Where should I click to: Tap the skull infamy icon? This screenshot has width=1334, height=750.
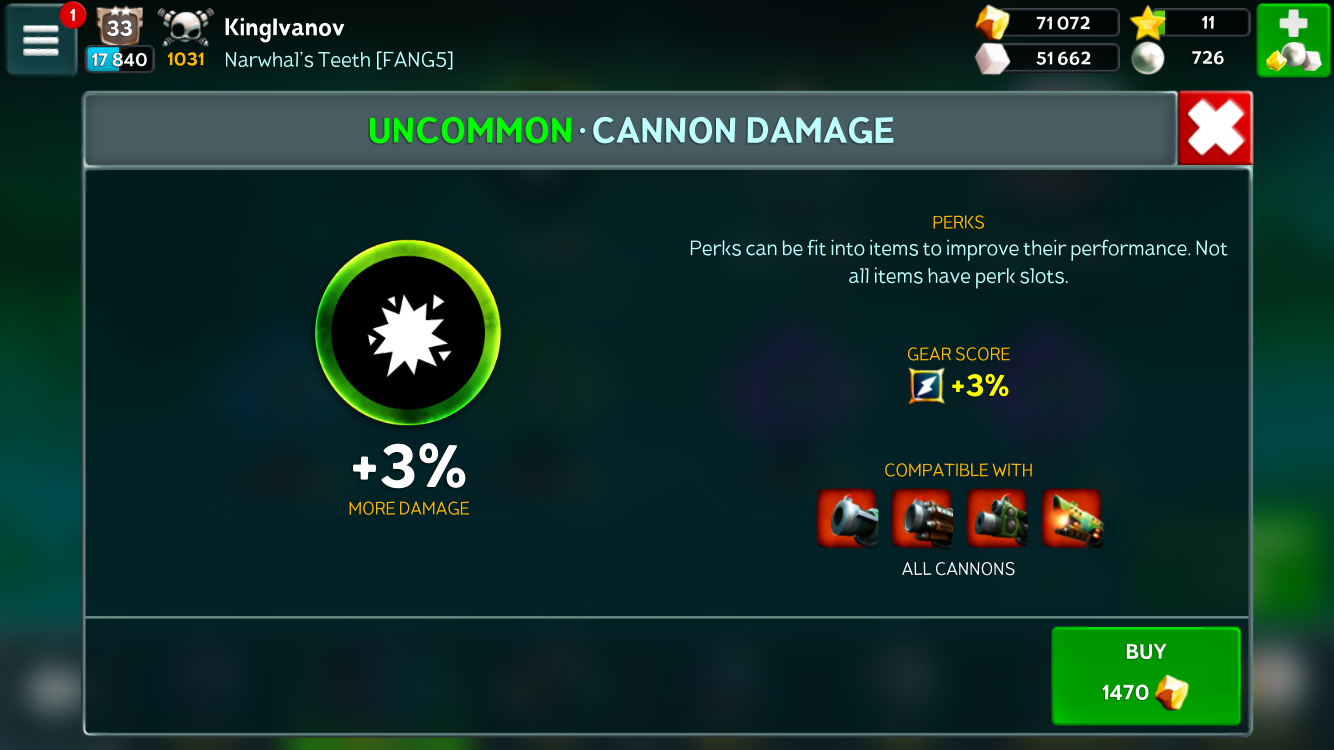(186, 28)
